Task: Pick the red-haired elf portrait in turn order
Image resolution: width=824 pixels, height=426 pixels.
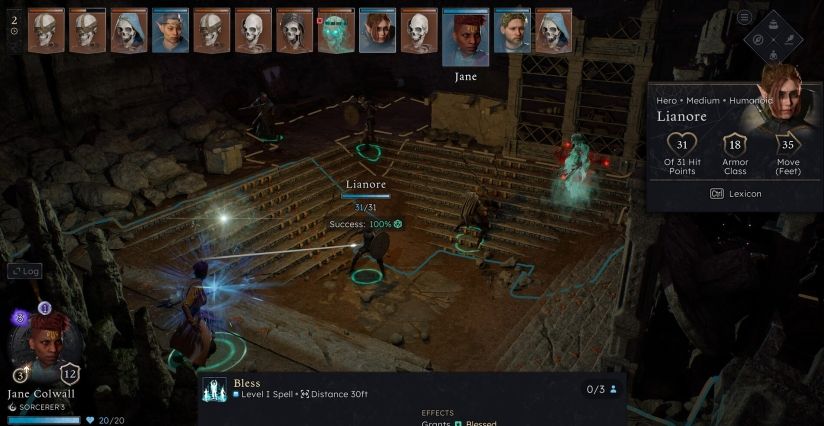Action: coord(377,31)
